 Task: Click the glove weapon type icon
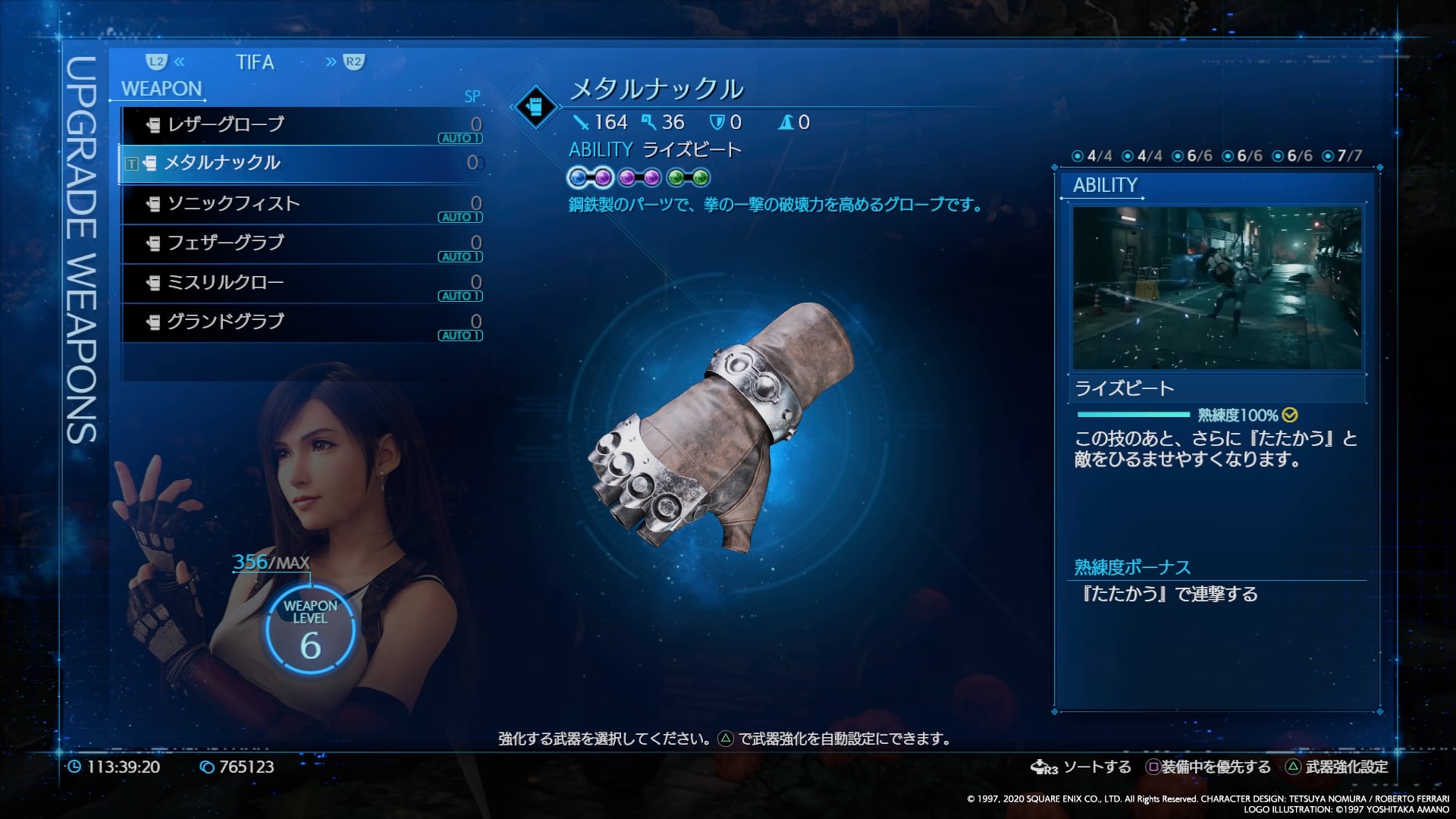point(535,107)
